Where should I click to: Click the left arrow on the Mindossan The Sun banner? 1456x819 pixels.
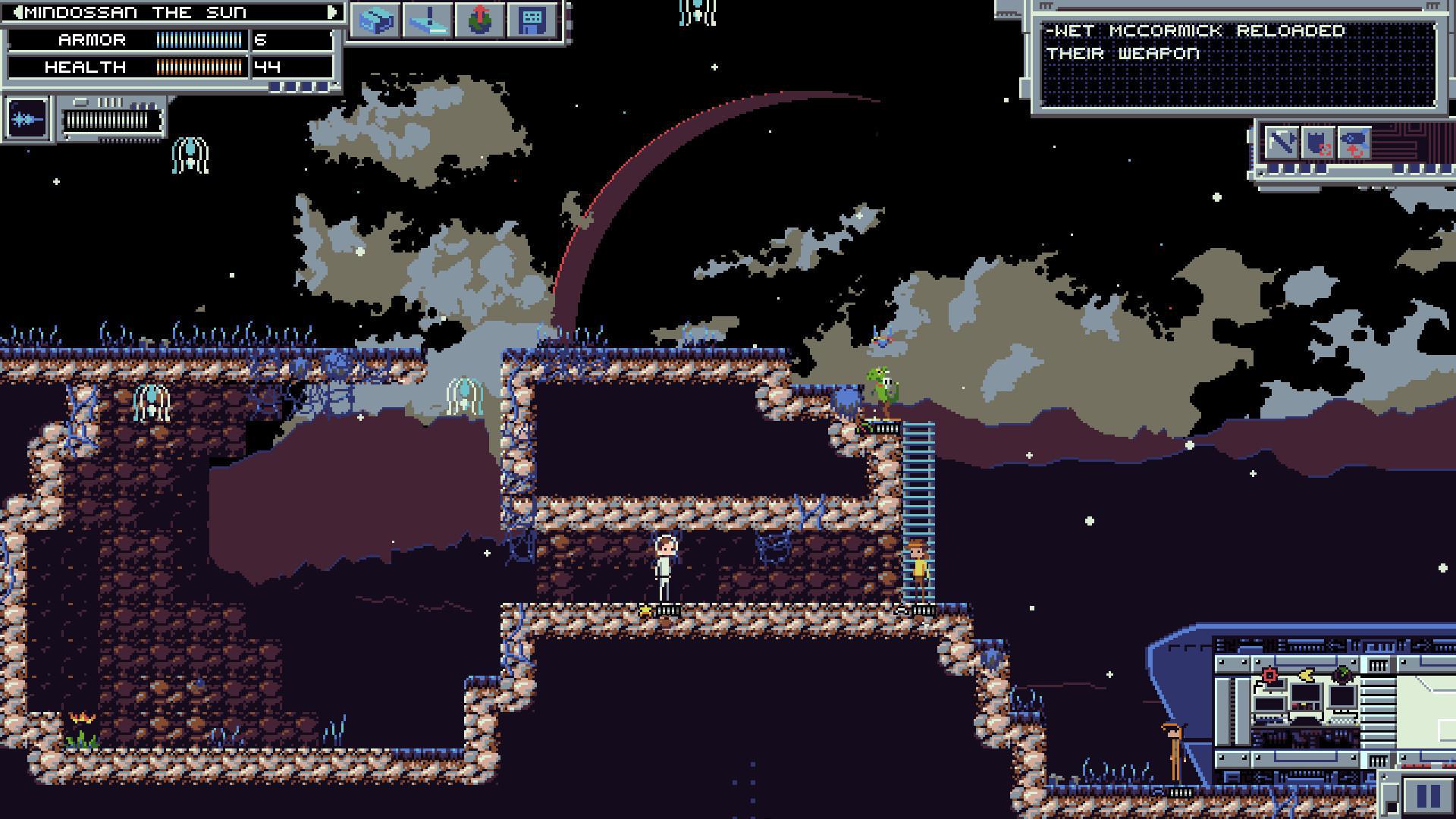(19, 12)
